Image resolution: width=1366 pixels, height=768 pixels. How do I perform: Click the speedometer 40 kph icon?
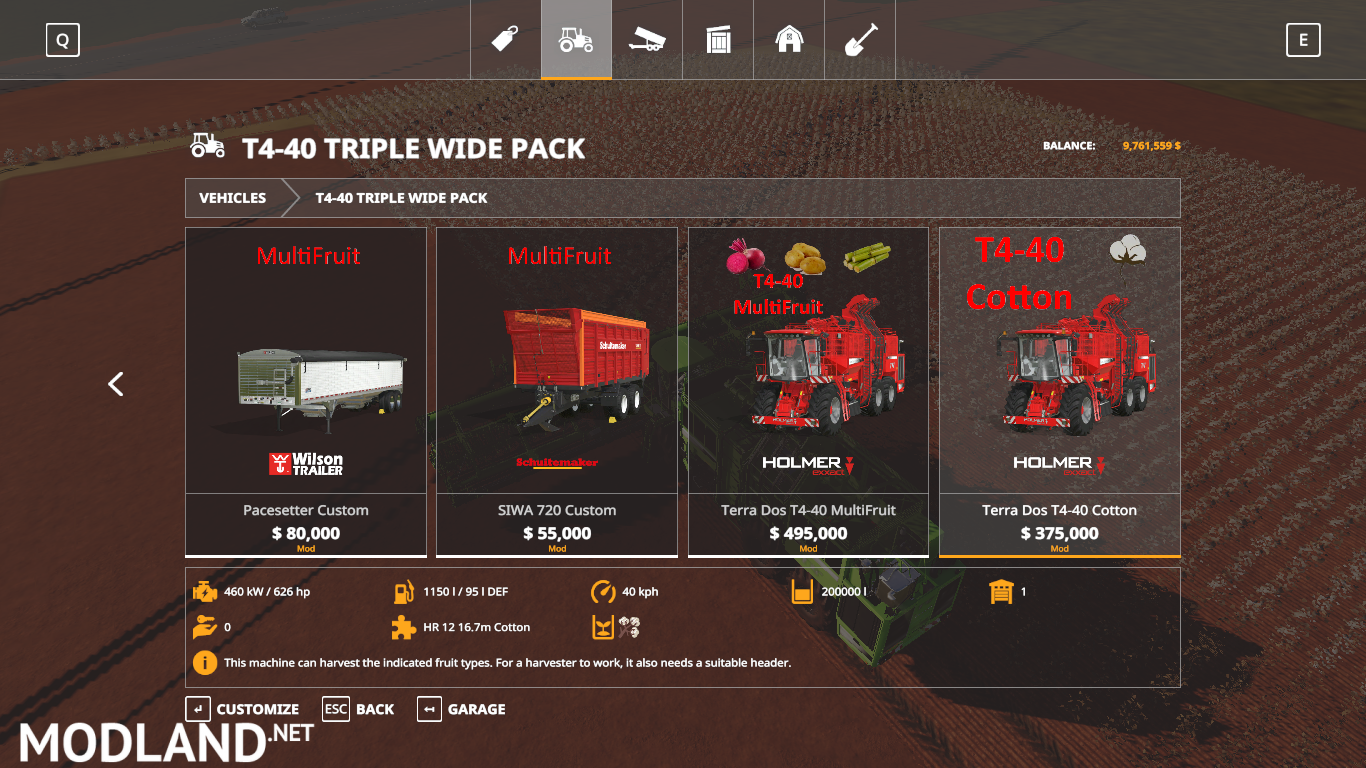601,591
